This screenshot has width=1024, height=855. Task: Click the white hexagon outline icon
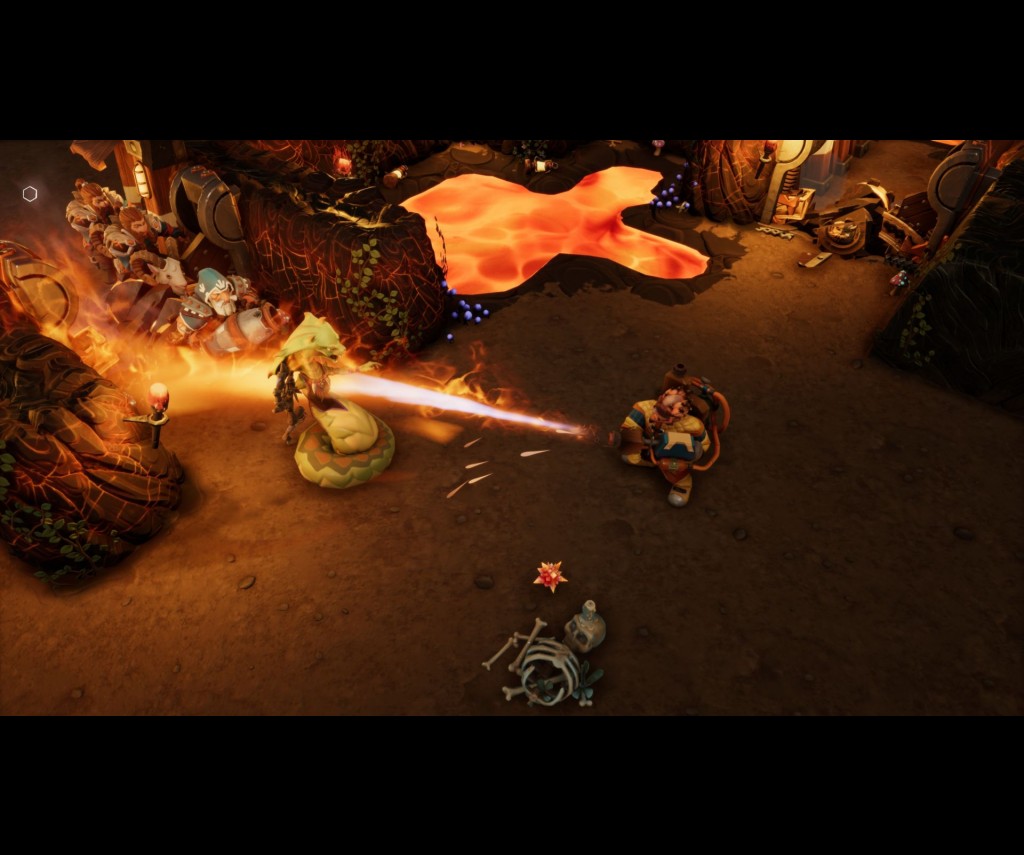pyautogui.click(x=30, y=194)
